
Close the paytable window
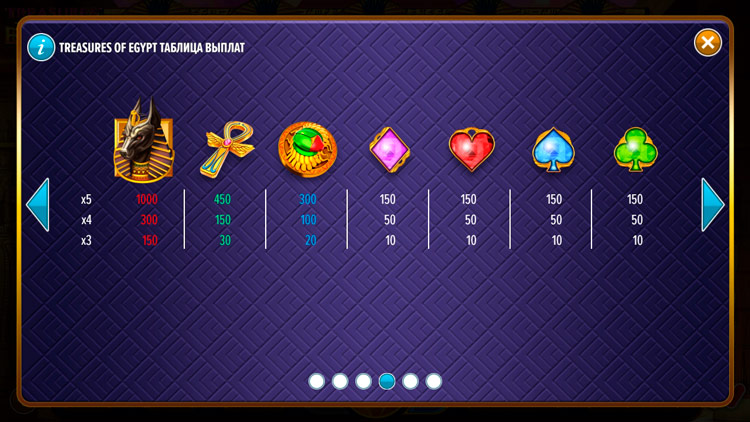pyautogui.click(x=708, y=42)
